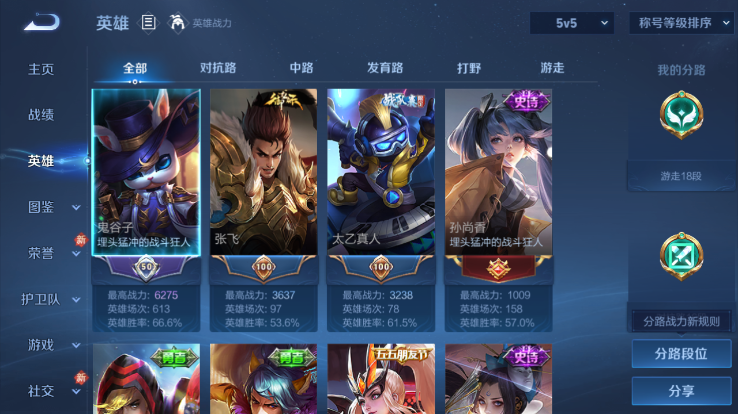Select the 鬼谷子 hero card
This screenshot has height=414, width=738.
[146, 175]
